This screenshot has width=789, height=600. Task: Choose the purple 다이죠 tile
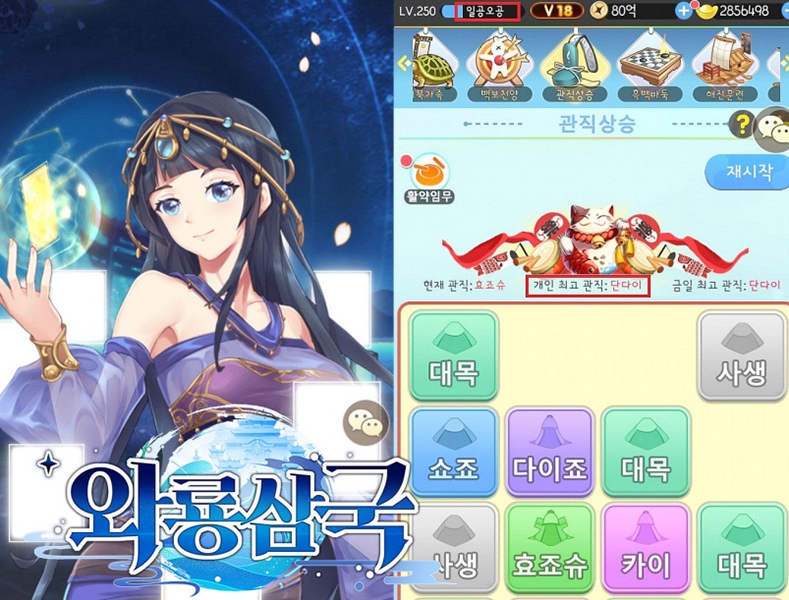(x=549, y=453)
